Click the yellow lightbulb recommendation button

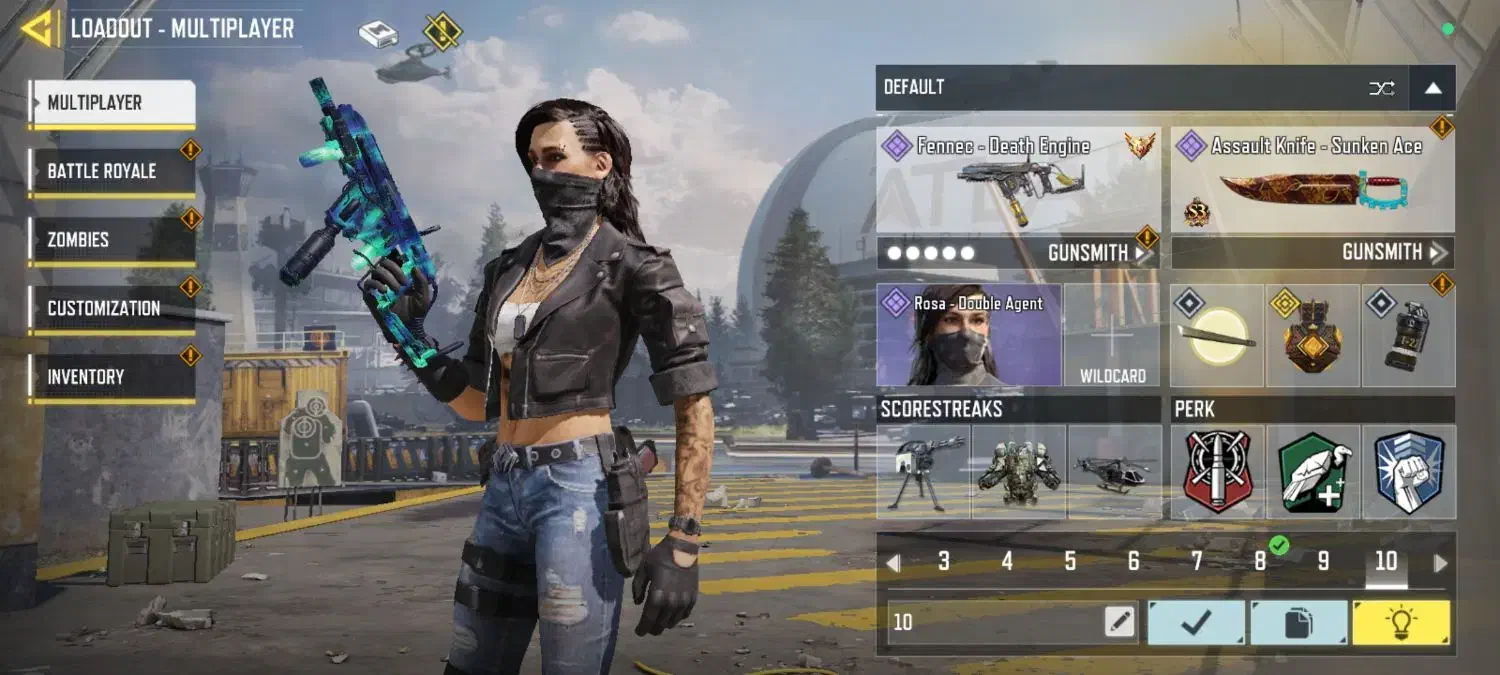[1400, 622]
